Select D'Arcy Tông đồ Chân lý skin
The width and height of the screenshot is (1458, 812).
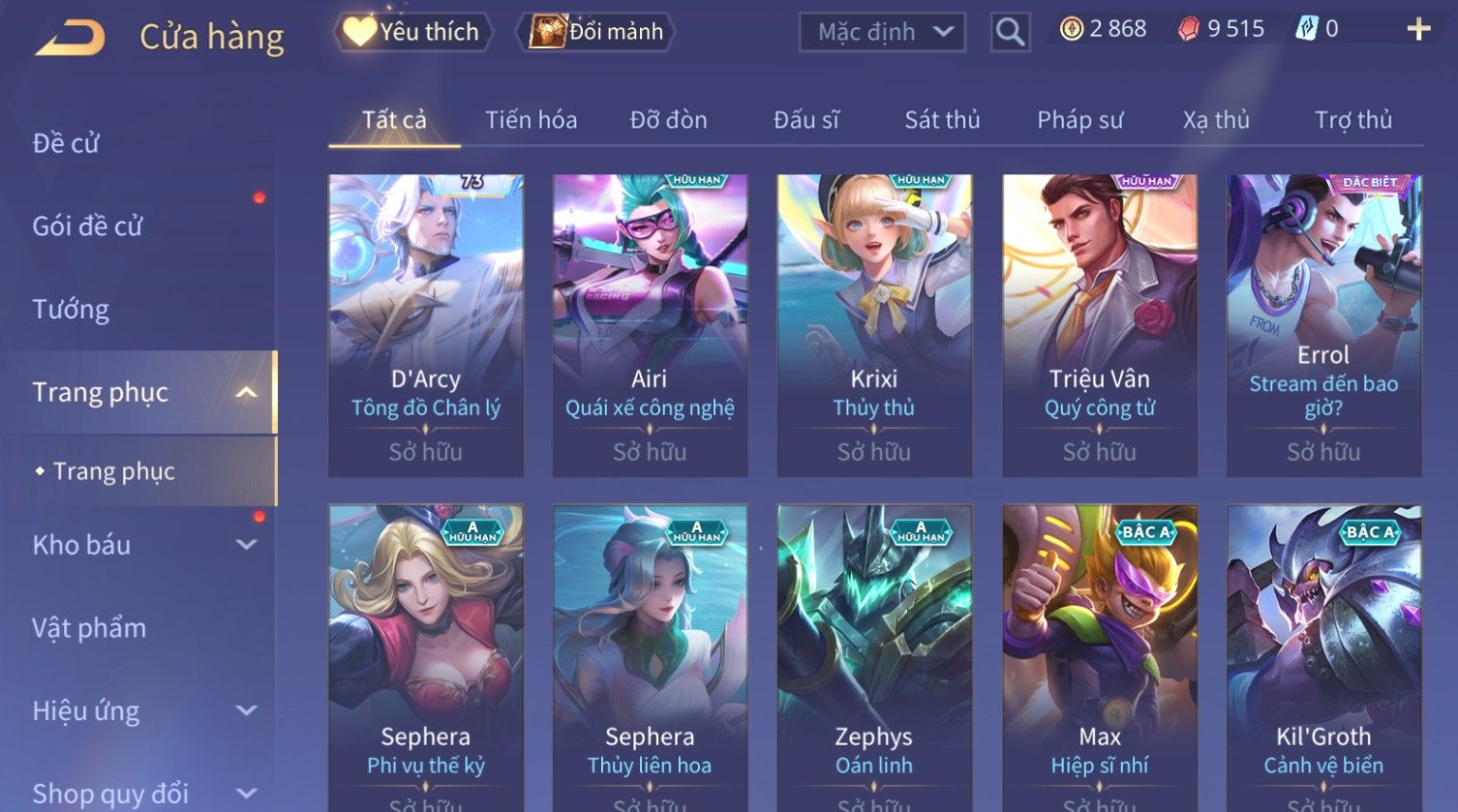click(426, 324)
